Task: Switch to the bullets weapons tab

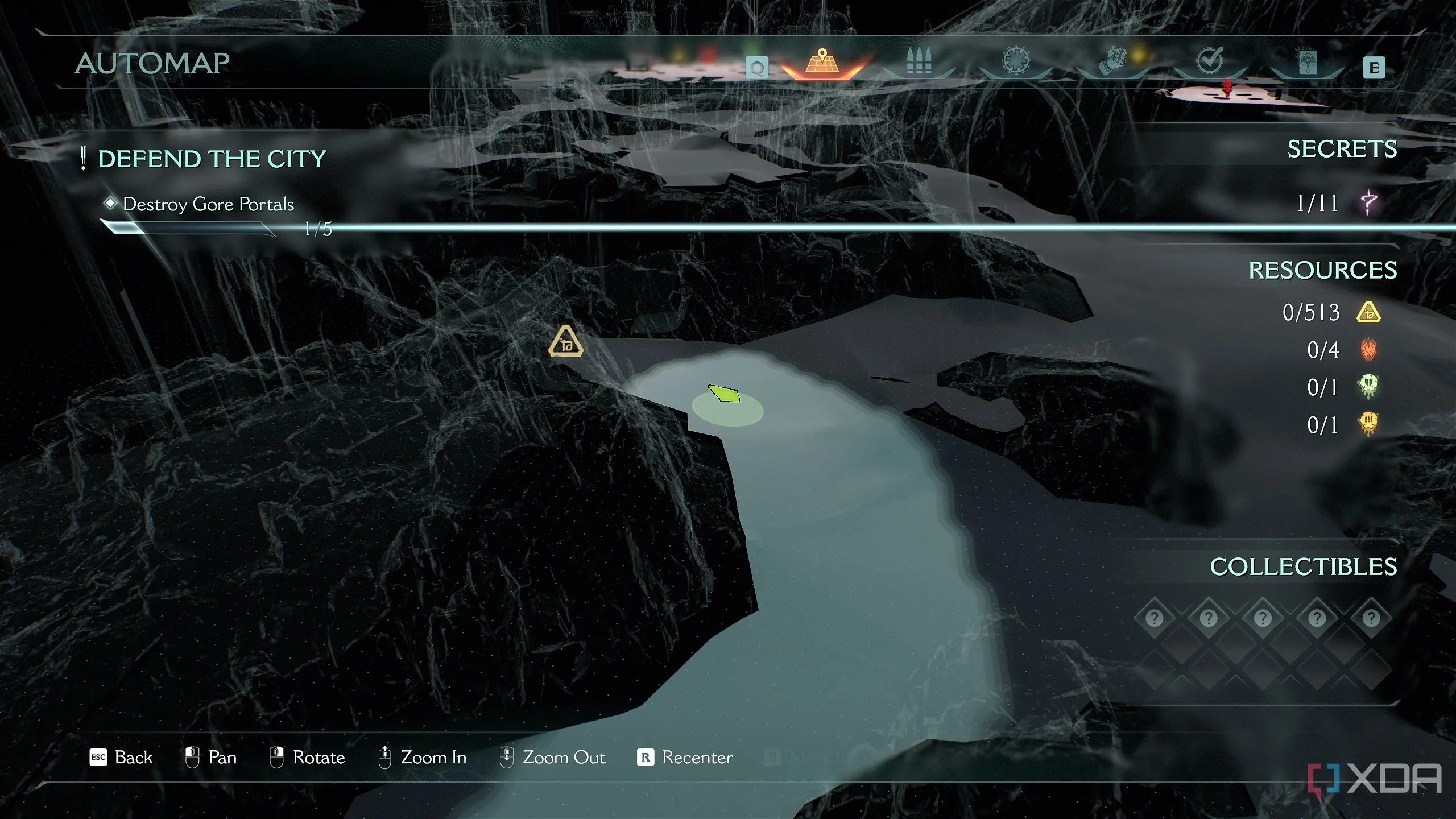Action: coord(919,61)
